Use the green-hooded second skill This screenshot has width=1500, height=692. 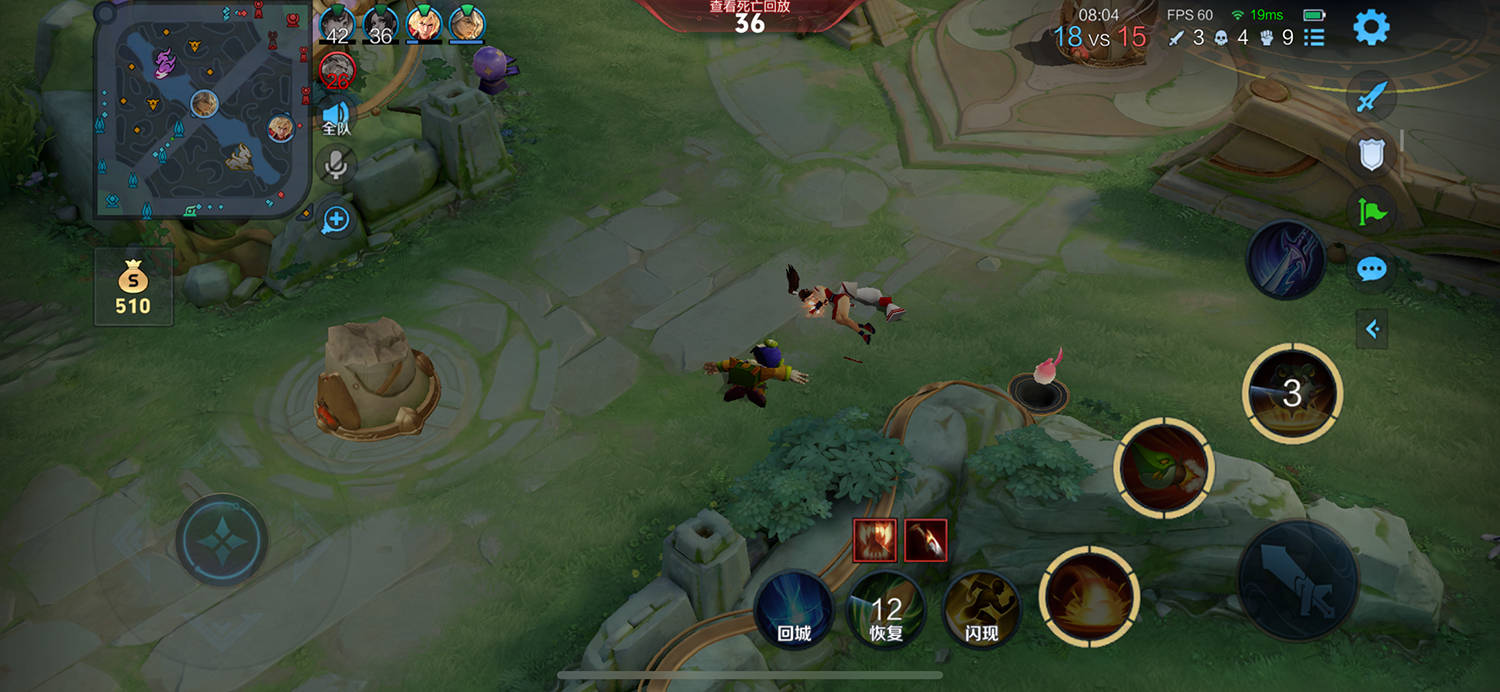1163,468
